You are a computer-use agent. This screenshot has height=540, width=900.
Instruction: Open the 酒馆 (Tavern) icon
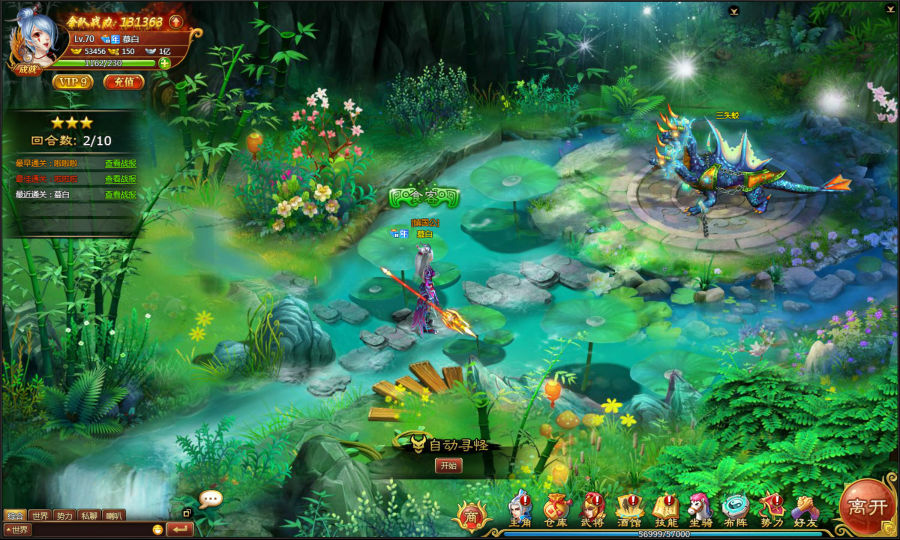(628, 508)
